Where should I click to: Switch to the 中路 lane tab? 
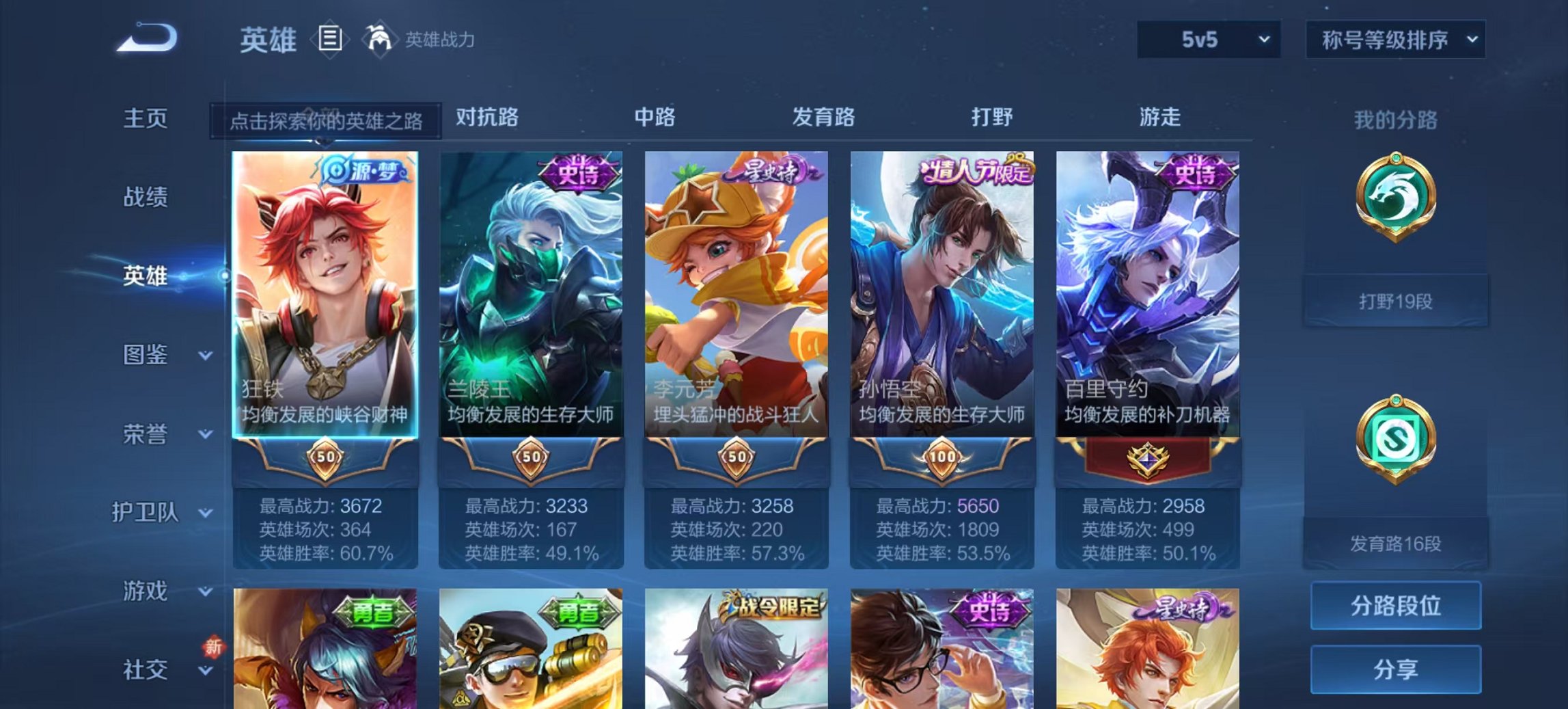pyautogui.click(x=657, y=118)
